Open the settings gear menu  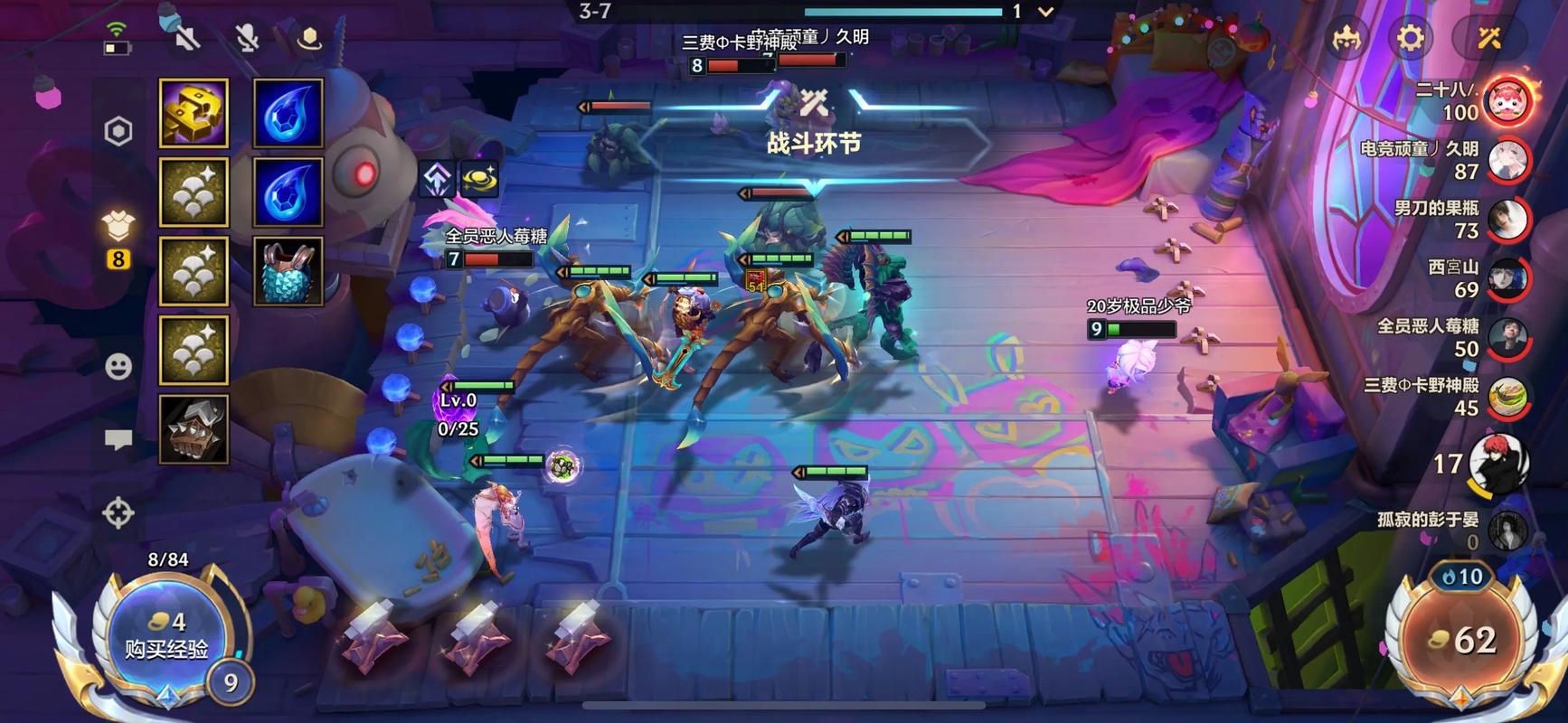(x=1410, y=38)
